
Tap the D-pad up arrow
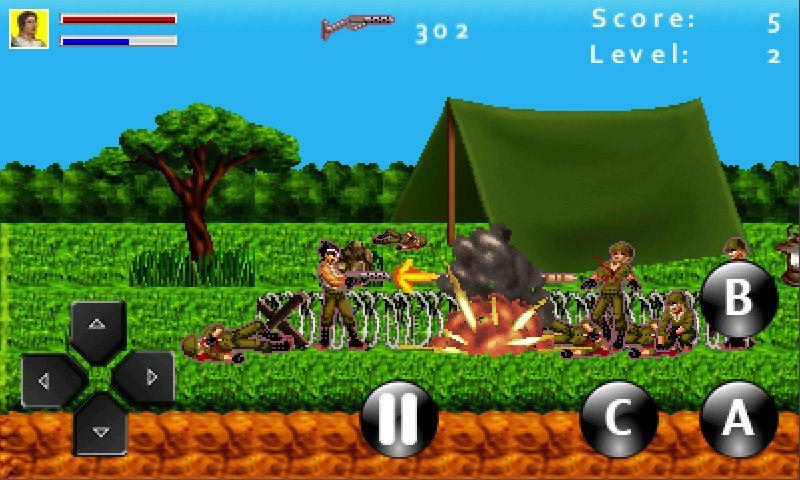coord(97,327)
